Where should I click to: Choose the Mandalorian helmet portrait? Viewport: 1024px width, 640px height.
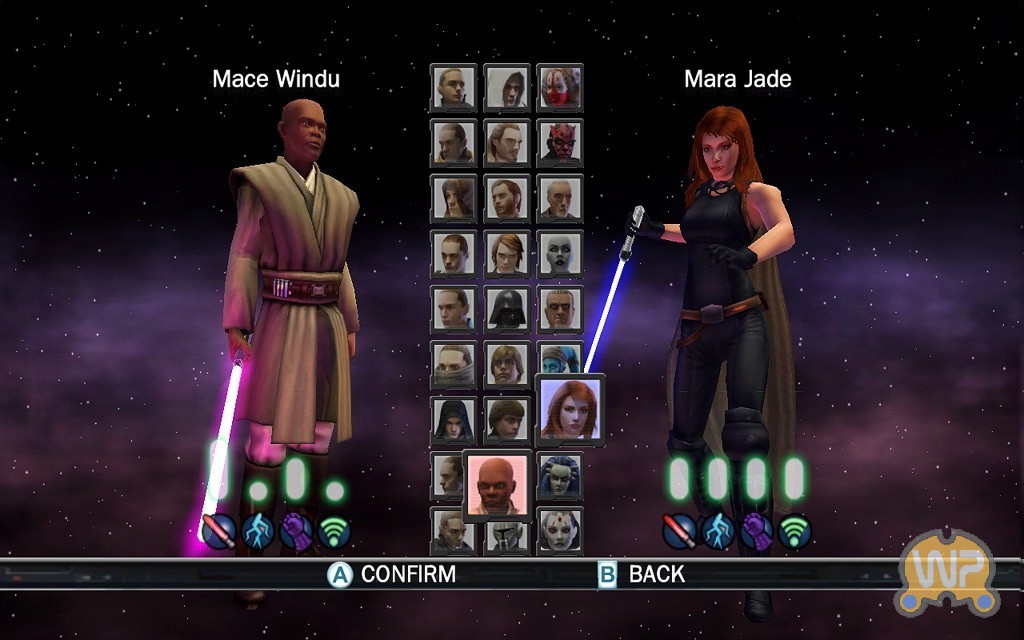[x=507, y=538]
